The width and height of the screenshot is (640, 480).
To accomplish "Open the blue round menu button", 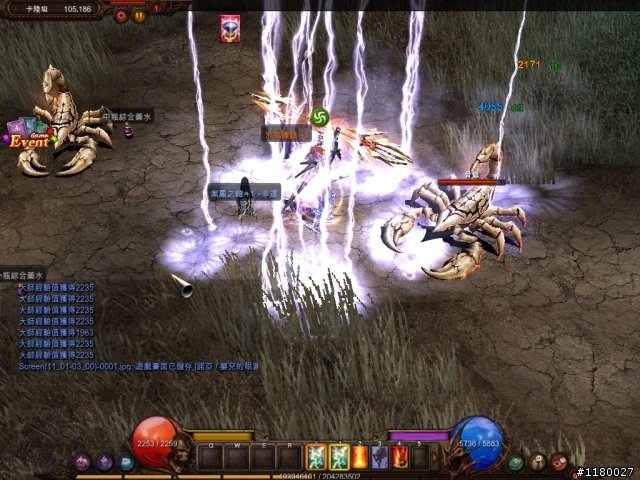I will [126, 462].
